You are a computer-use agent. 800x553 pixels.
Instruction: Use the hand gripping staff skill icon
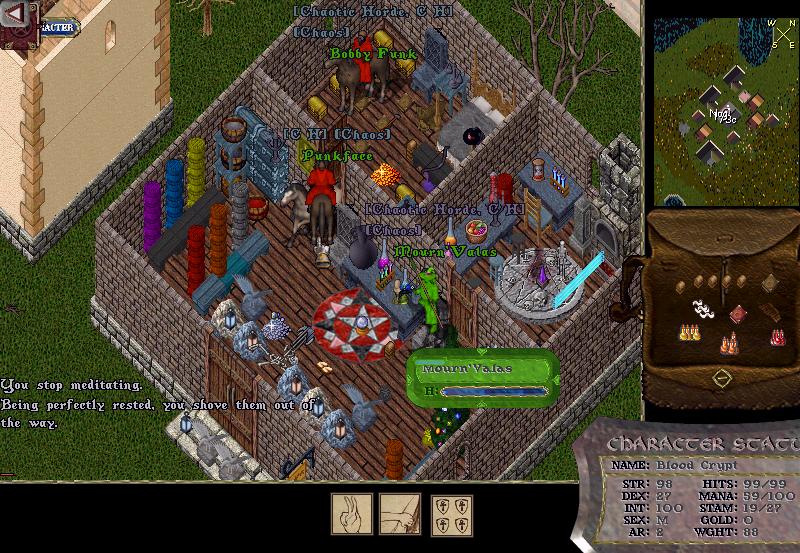(x=399, y=514)
